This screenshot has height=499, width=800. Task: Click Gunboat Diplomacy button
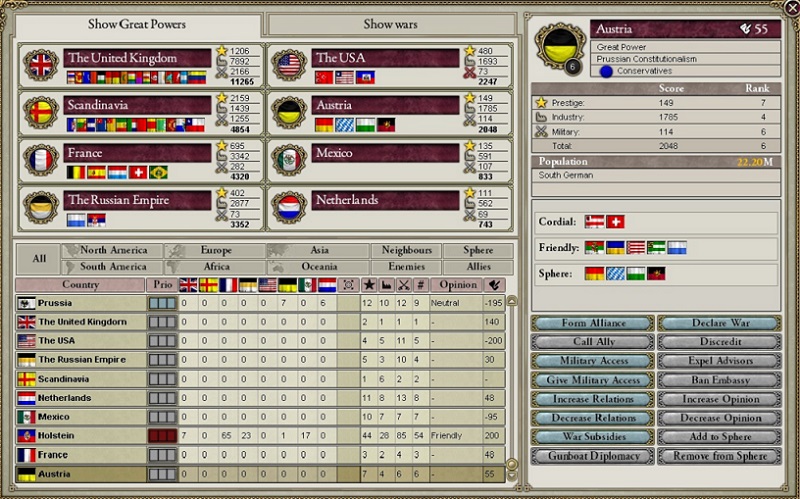pyautogui.click(x=592, y=456)
